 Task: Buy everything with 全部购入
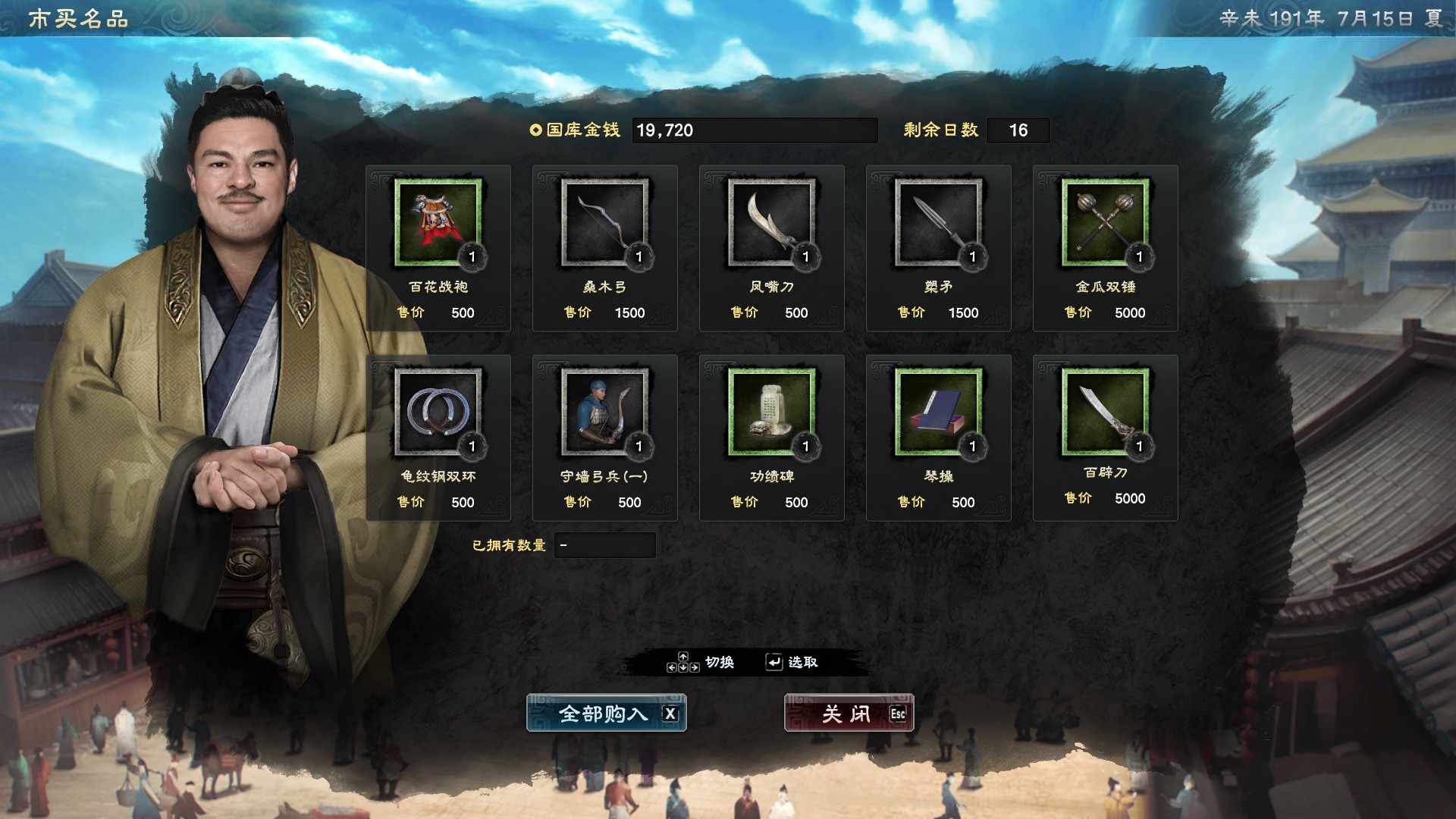pyautogui.click(x=606, y=714)
